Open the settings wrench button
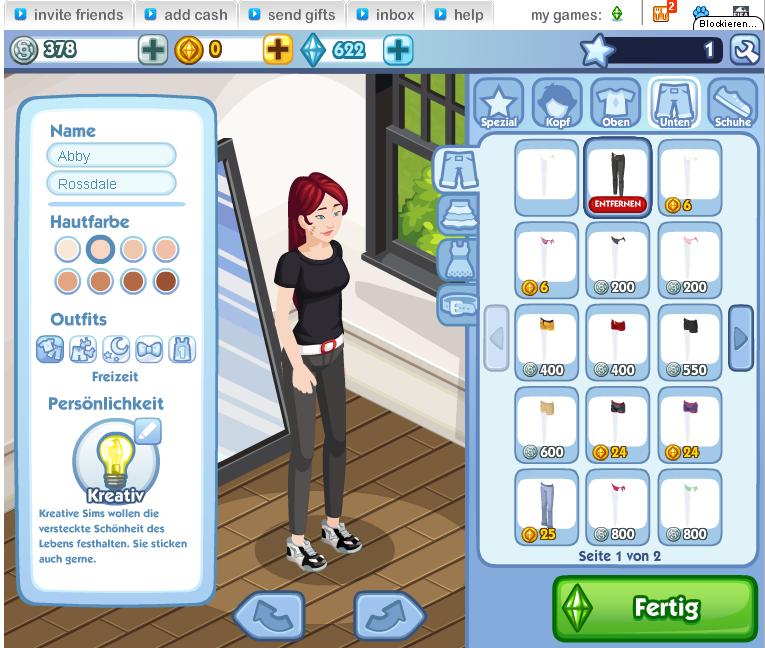765x648 pixels. 744,50
